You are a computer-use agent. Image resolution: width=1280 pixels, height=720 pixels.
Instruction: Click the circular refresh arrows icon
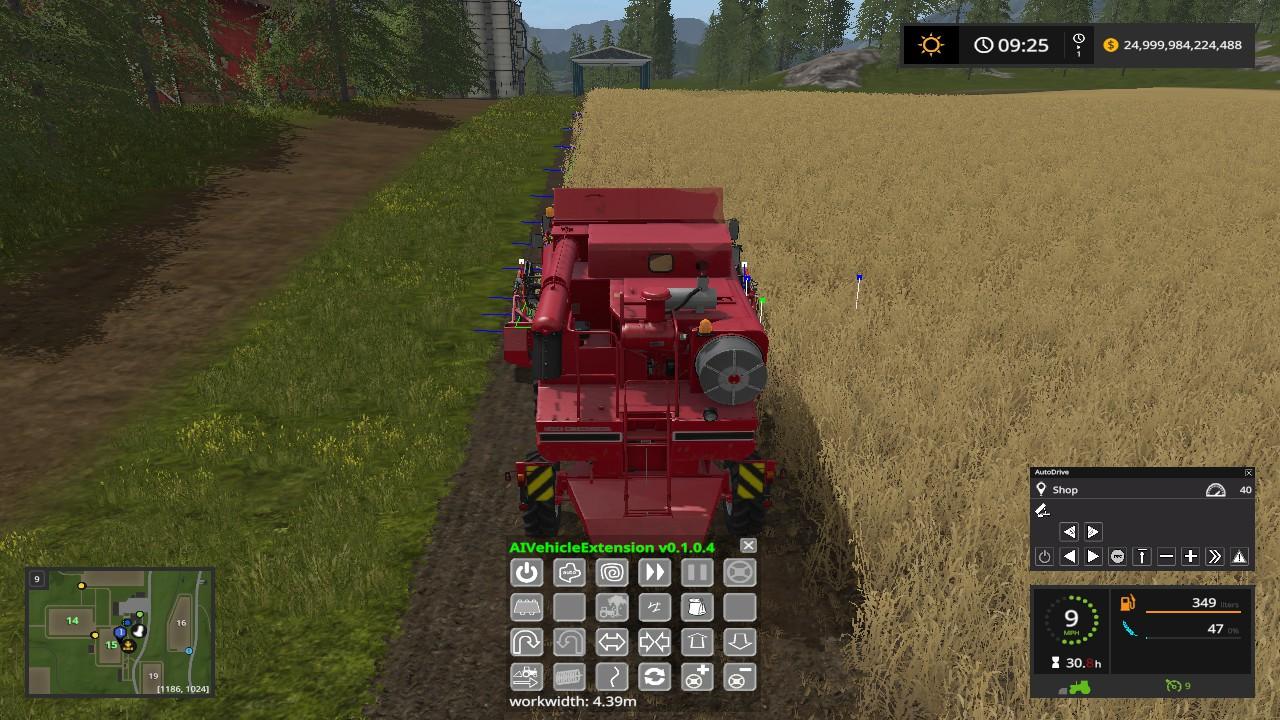(x=654, y=677)
